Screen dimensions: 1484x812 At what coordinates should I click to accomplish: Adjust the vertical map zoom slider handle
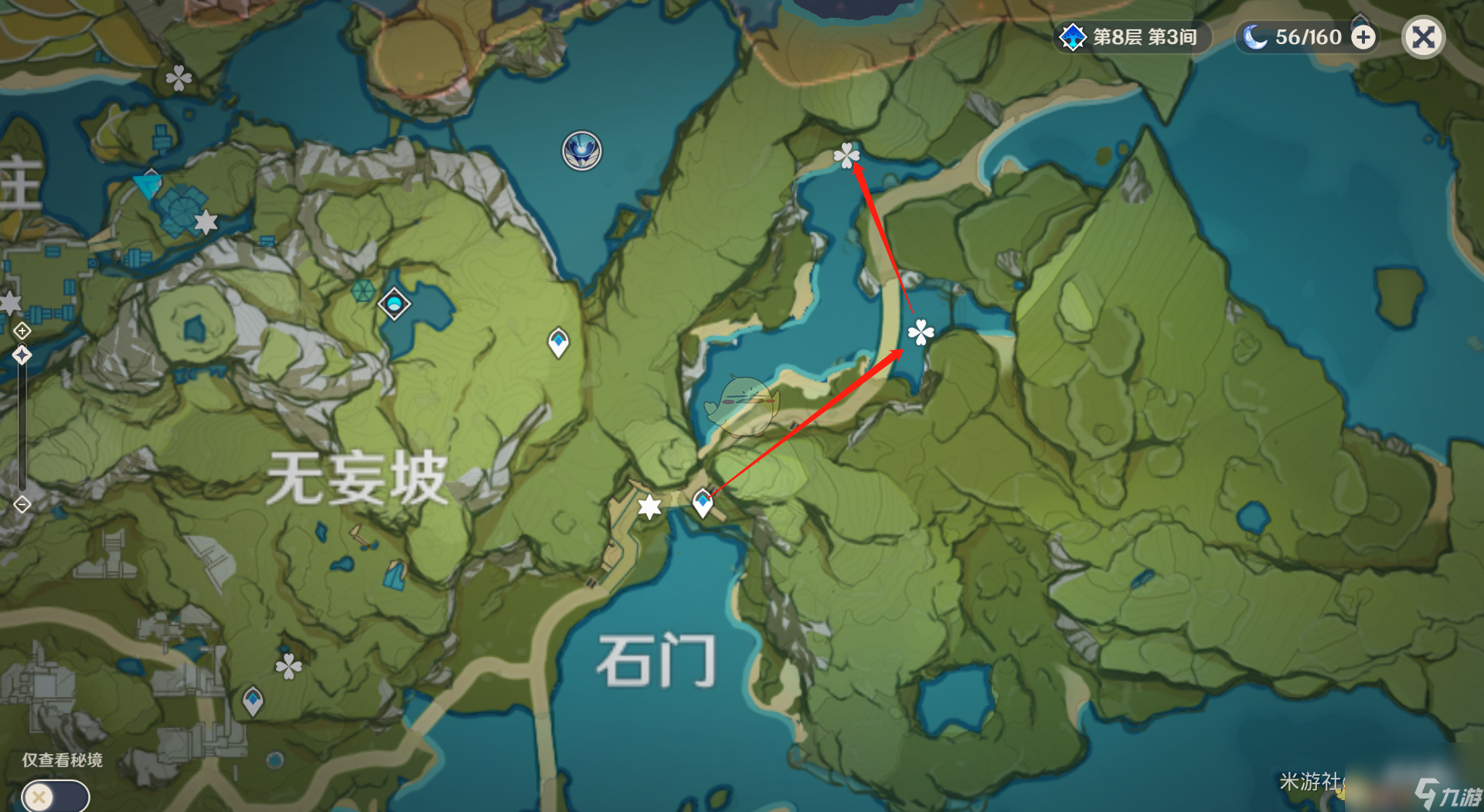pyautogui.click(x=21, y=353)
